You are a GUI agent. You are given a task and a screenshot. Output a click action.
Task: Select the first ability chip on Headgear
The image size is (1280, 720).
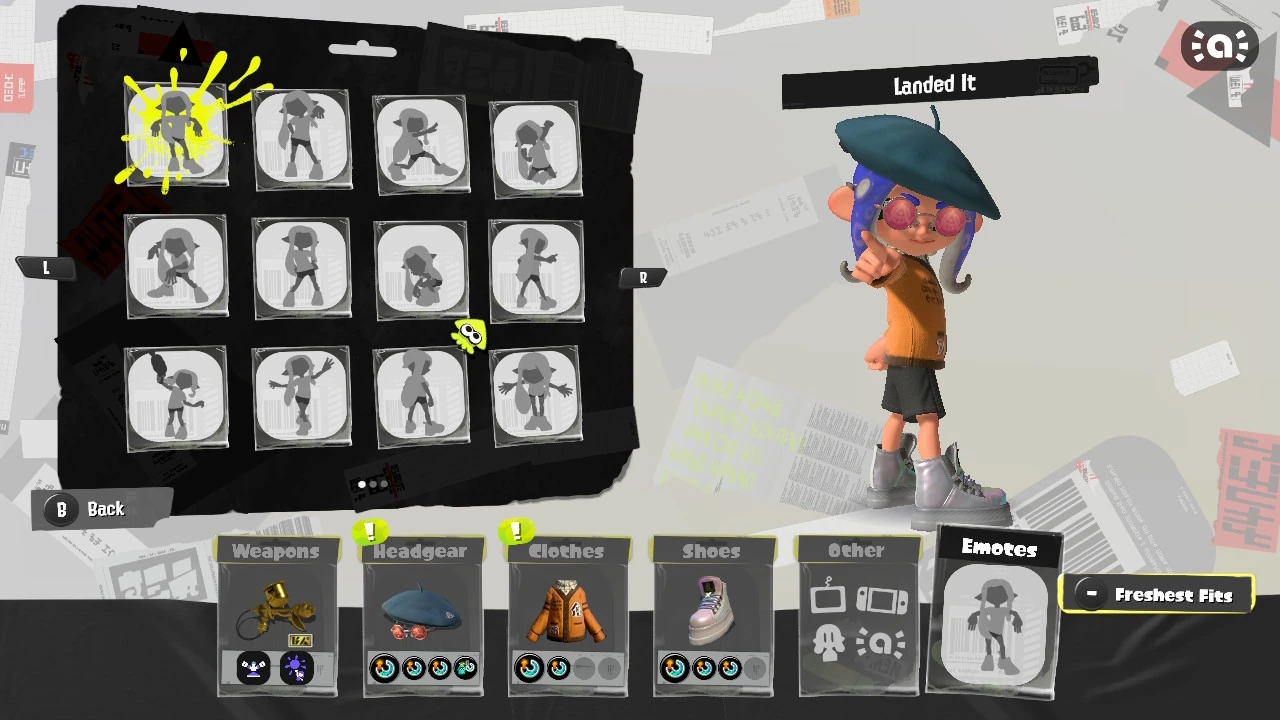click(384, 668)
